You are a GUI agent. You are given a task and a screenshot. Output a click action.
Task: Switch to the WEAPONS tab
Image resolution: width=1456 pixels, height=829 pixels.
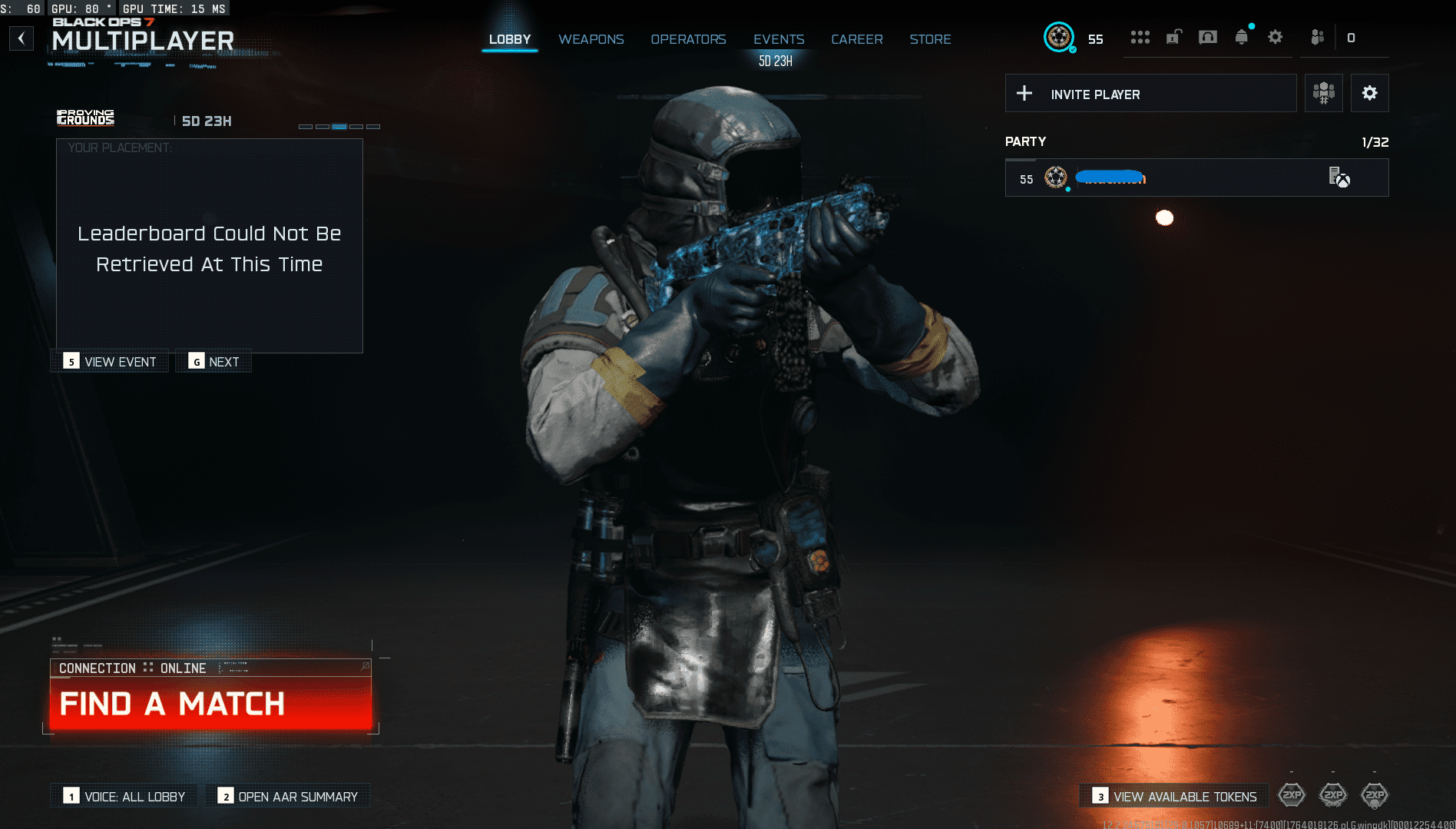[x=591, y=39]
